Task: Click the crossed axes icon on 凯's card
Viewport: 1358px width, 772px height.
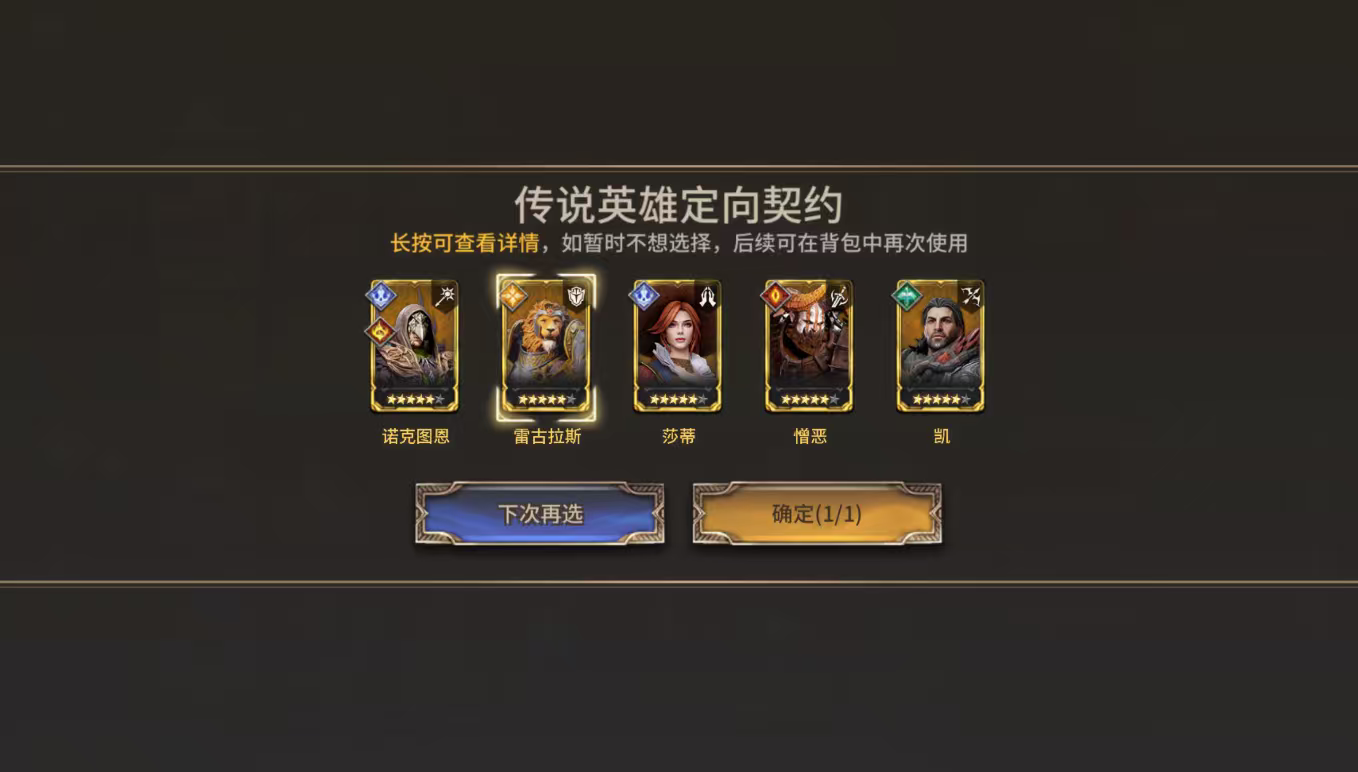Action: [972, 297]
